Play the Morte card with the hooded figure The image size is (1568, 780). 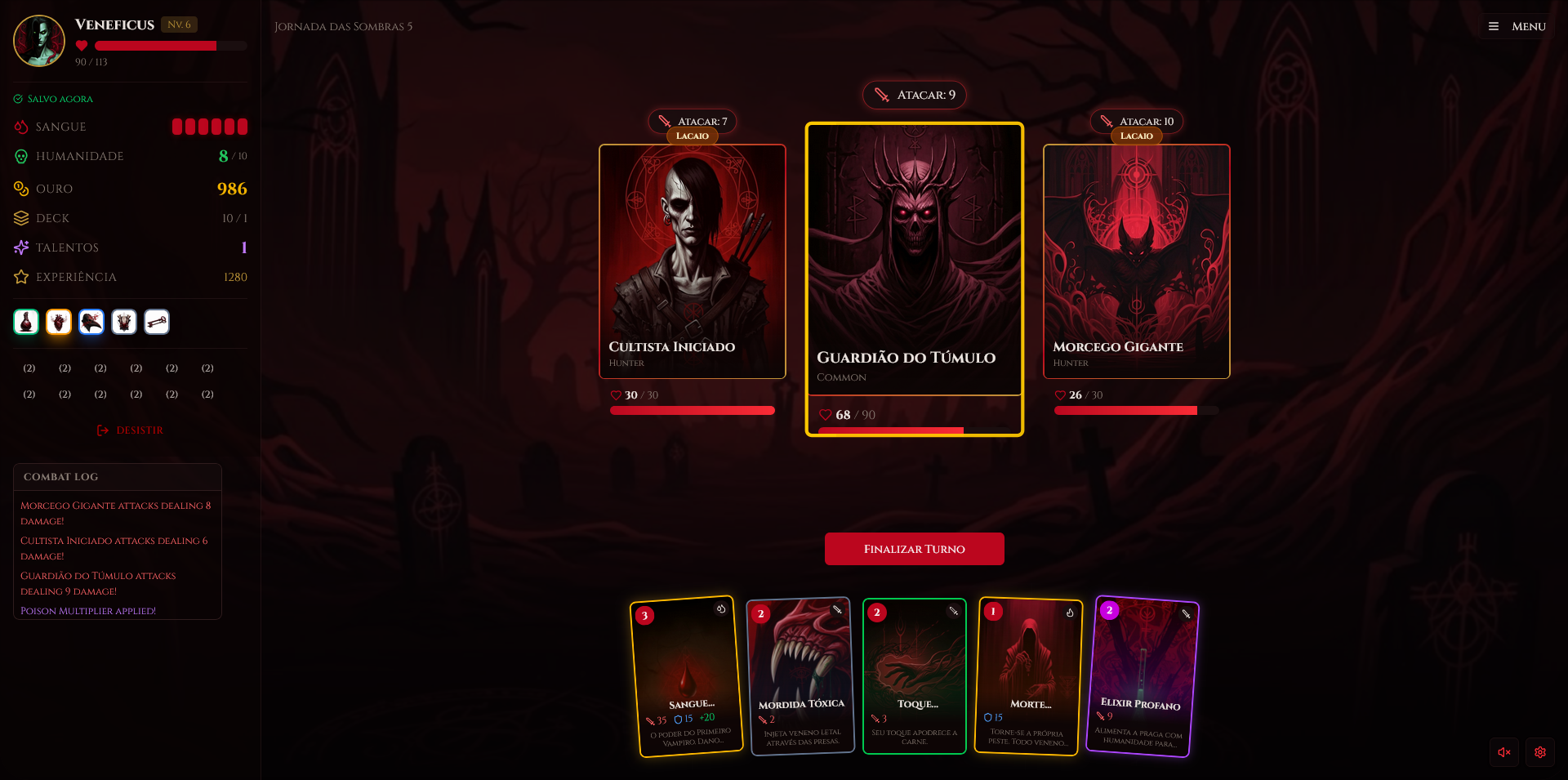pyautogui.click(x=1029, y=676)
